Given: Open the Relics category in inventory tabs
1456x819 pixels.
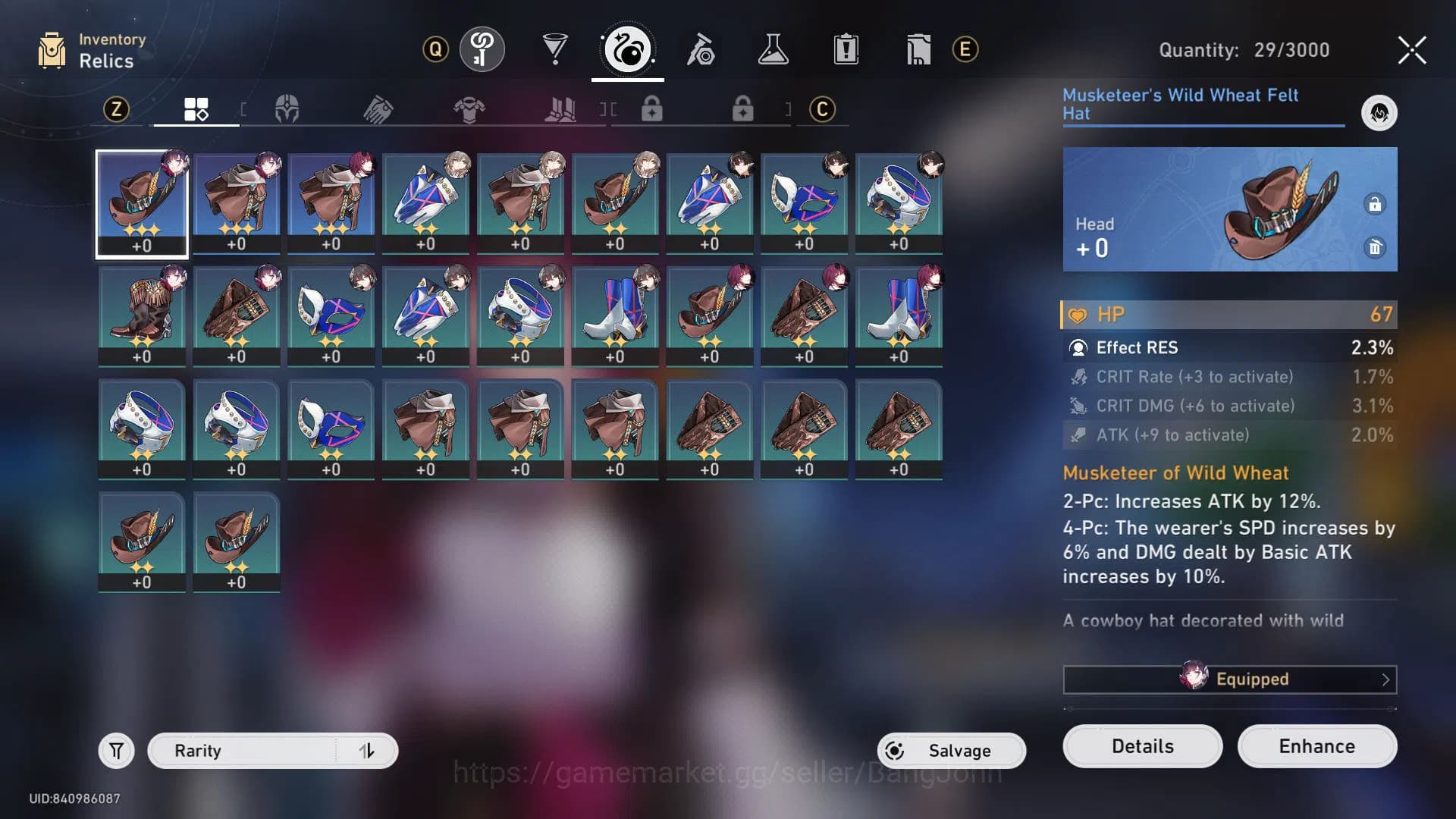Looking at the screenshot, I should coord(628,48).
